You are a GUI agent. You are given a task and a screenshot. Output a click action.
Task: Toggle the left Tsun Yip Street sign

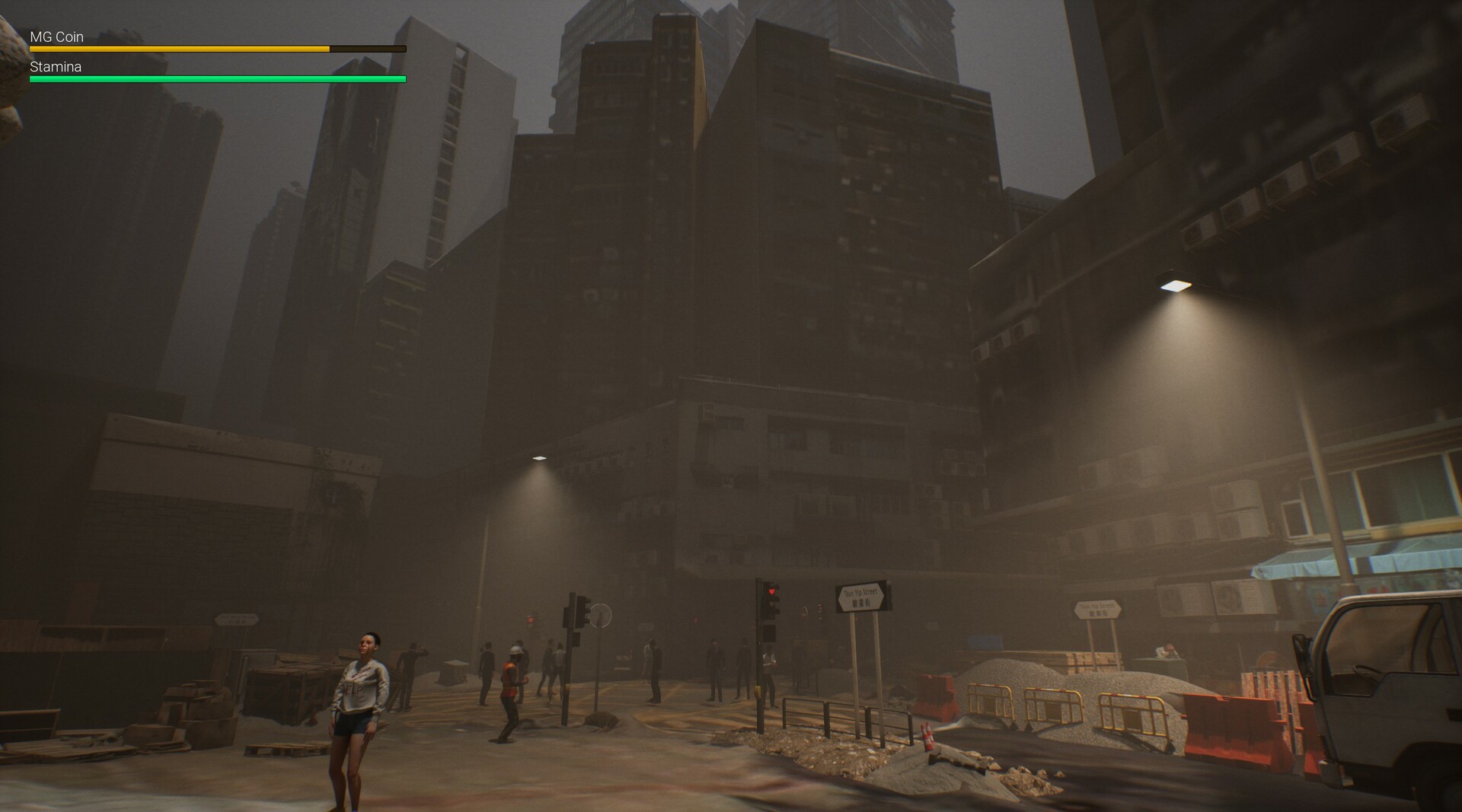click(863, 597)
